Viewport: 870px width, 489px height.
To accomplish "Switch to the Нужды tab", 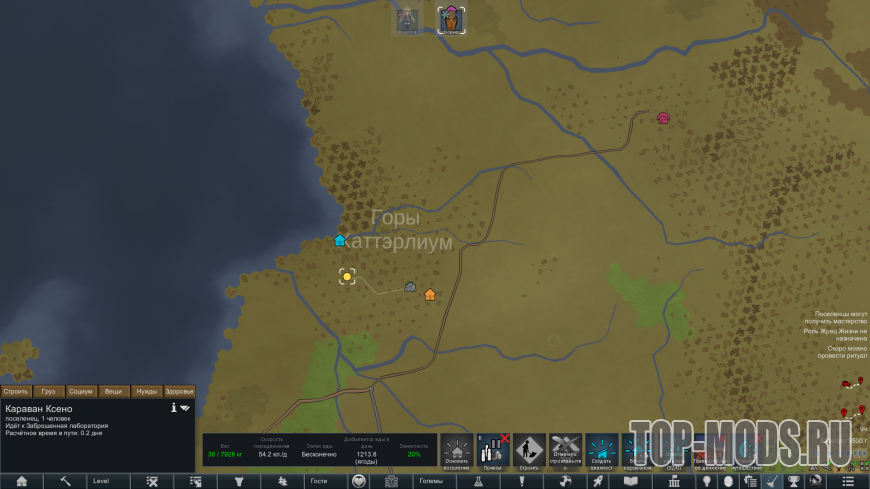I will click(147, 391).
